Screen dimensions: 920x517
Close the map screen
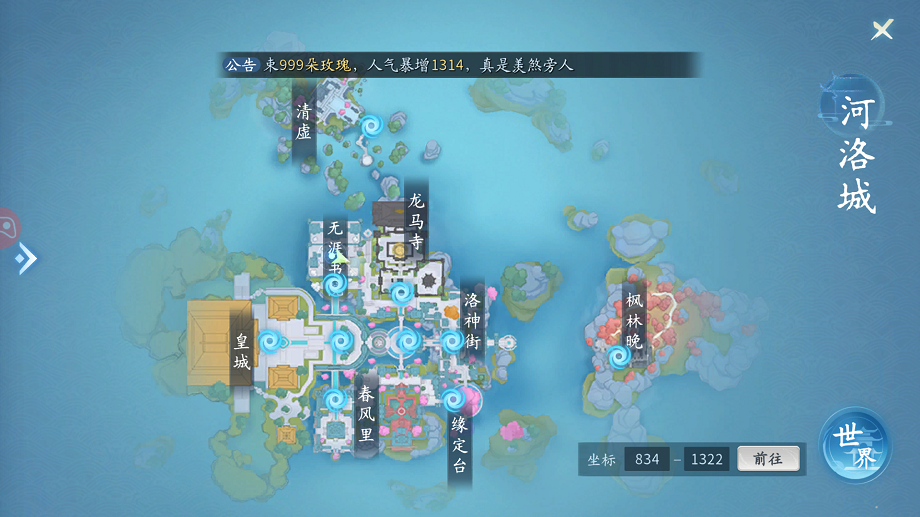click(x=882, y=30)
